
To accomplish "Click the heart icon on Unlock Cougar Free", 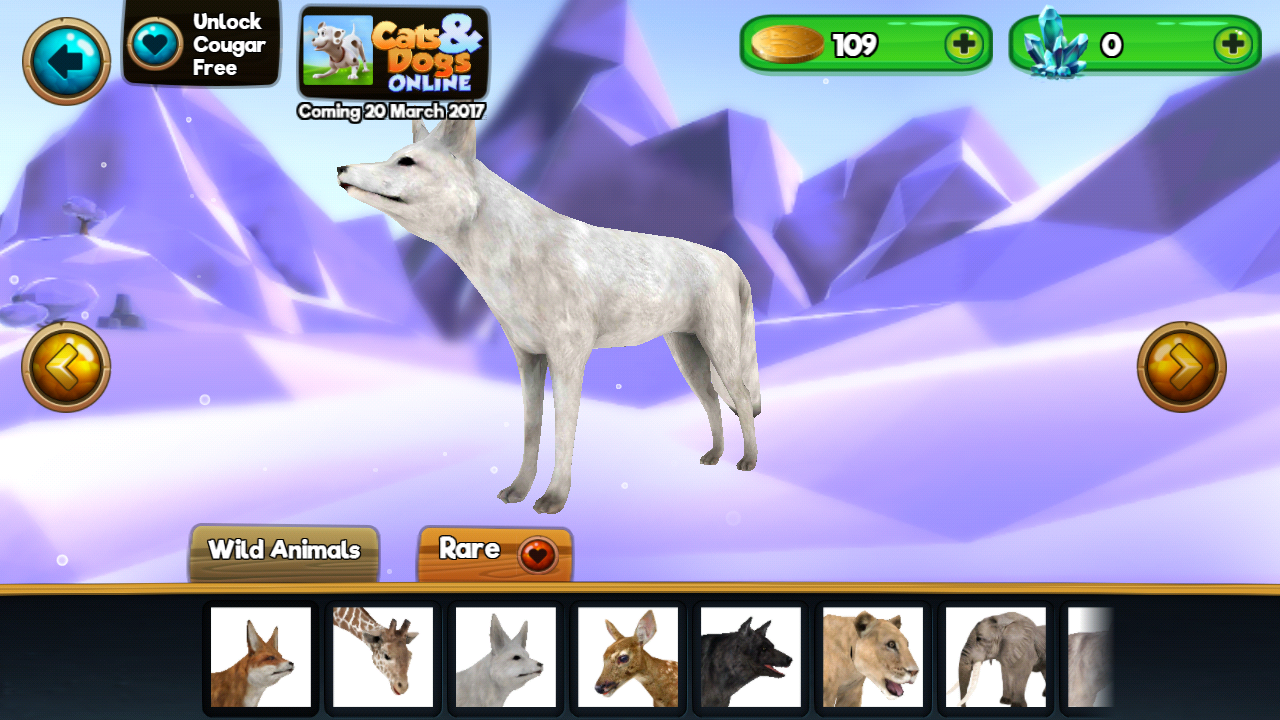I will 154,42.
